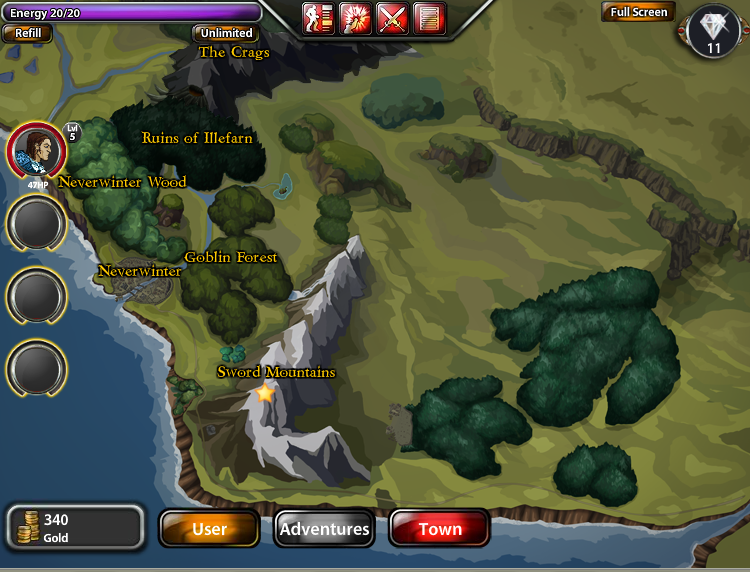Refill energy with the Refill button
Image resolution: width=750 pixels, height=572 pixels.
[27, 33]
